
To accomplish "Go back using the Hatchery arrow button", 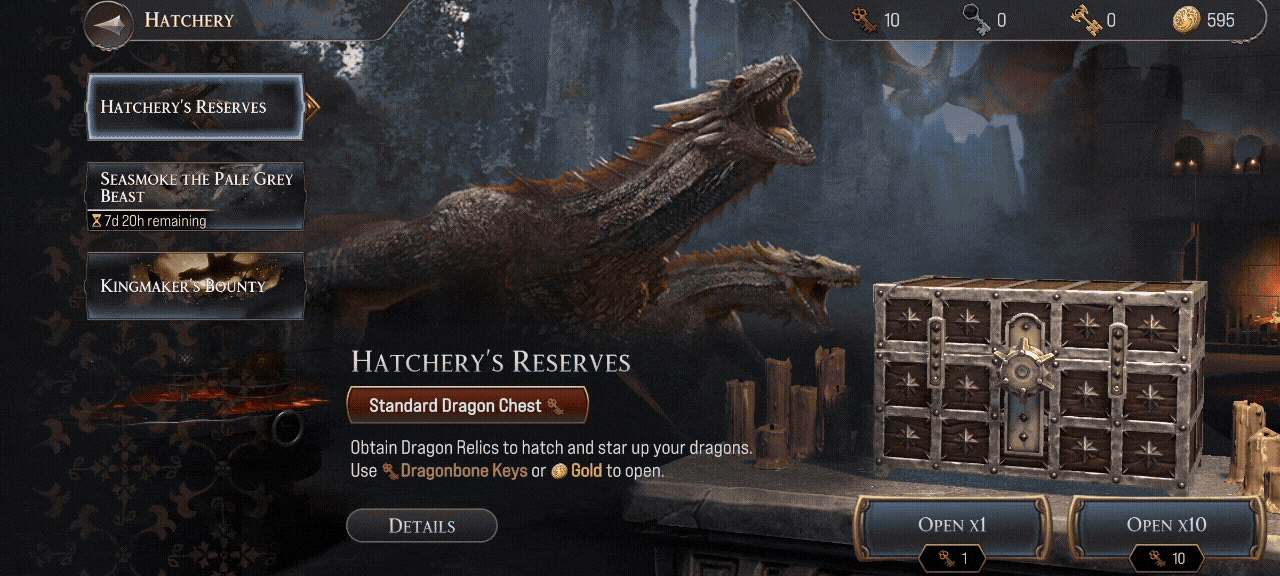I will coord(109,24).
